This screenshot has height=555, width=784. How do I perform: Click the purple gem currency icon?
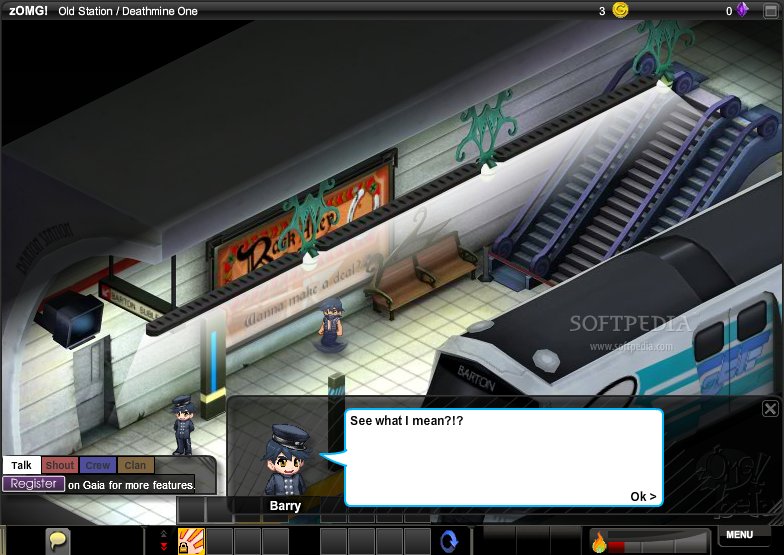743,11
